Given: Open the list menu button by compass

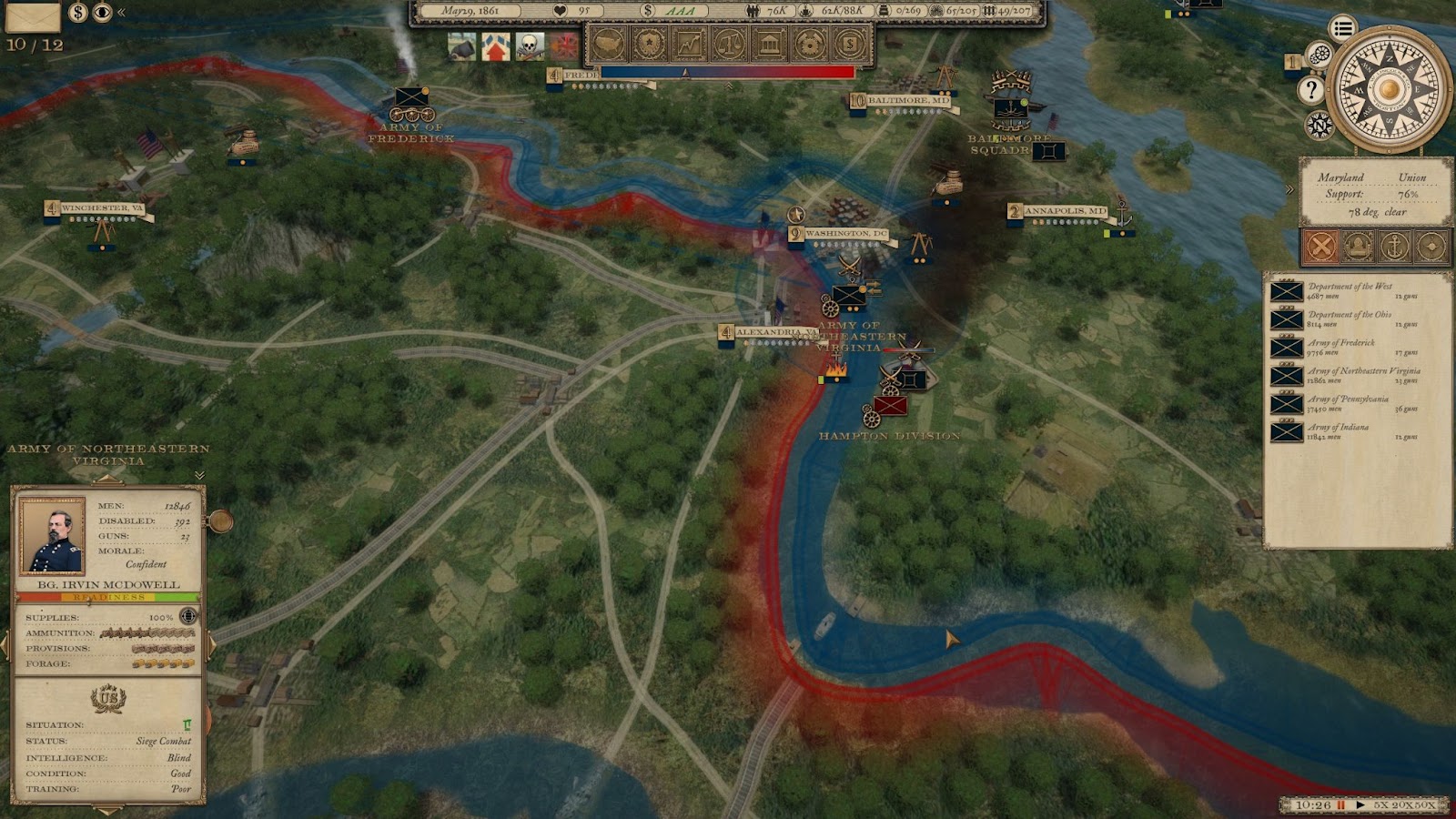Looking at the screenshot, I should [1342, 29].
